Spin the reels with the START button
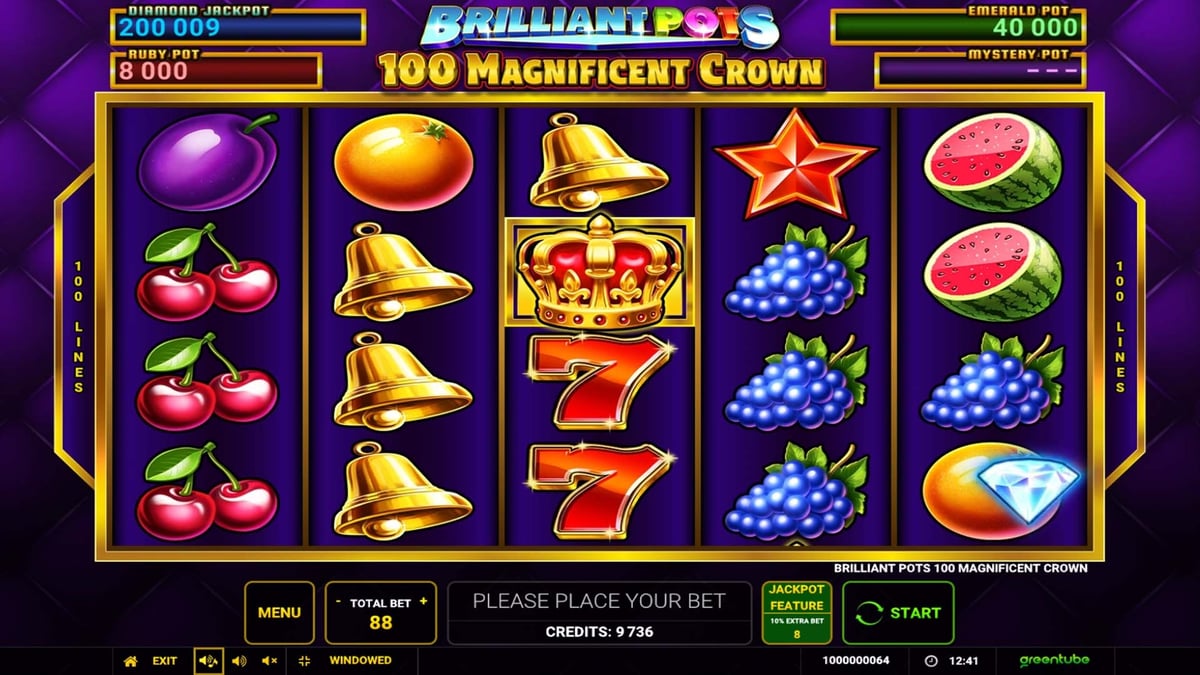1200x675 pixels. click(898, 612)
